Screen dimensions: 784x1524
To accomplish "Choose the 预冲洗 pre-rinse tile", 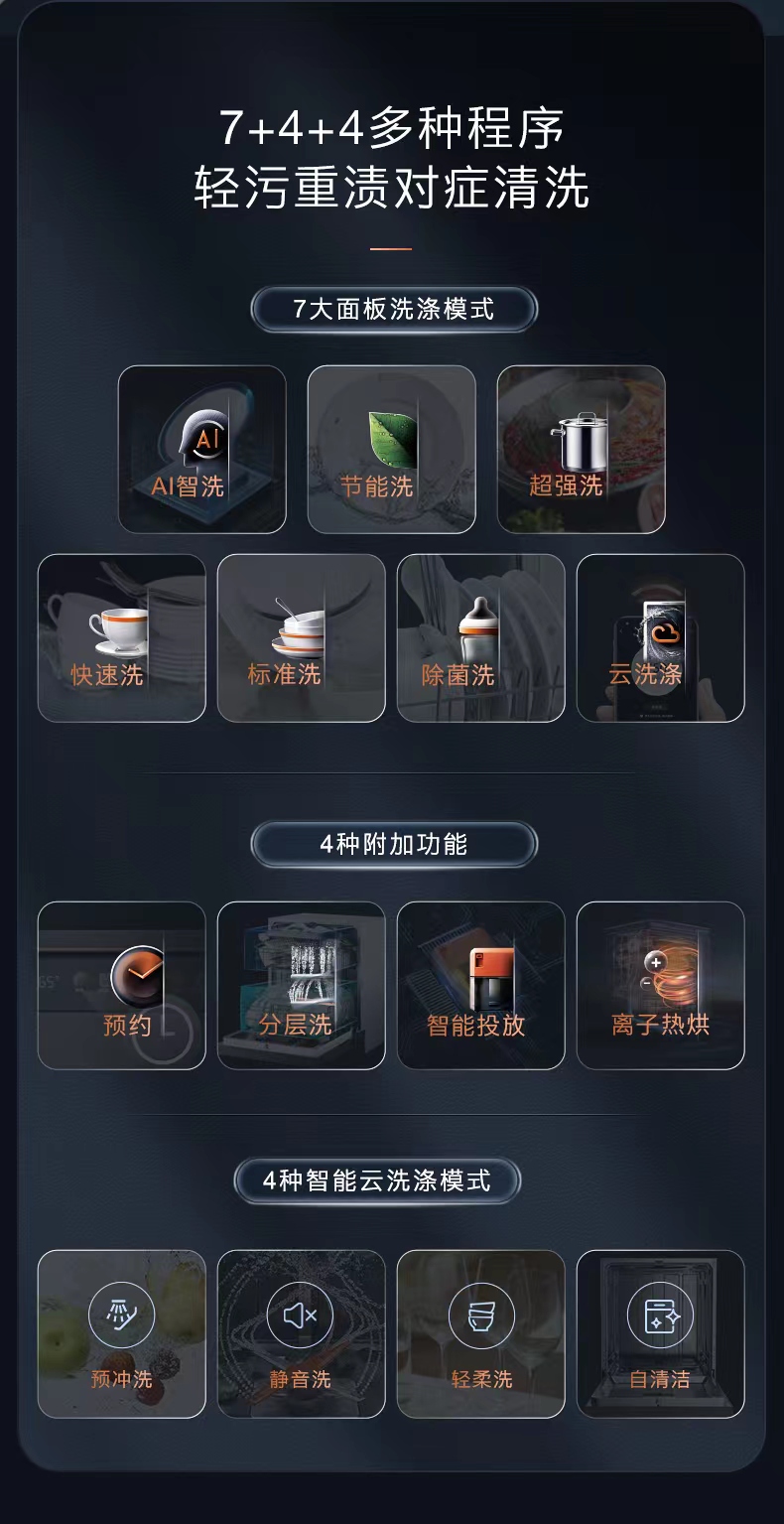I will (122, 1333).
